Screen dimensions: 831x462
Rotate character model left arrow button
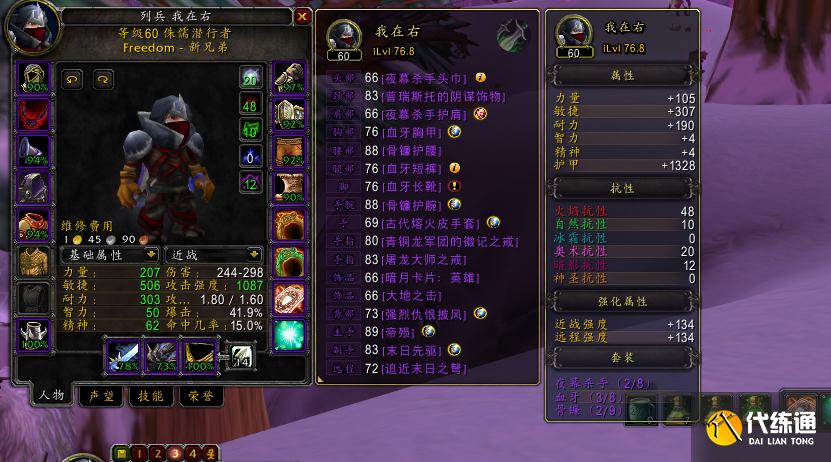[x=73, y=80]
